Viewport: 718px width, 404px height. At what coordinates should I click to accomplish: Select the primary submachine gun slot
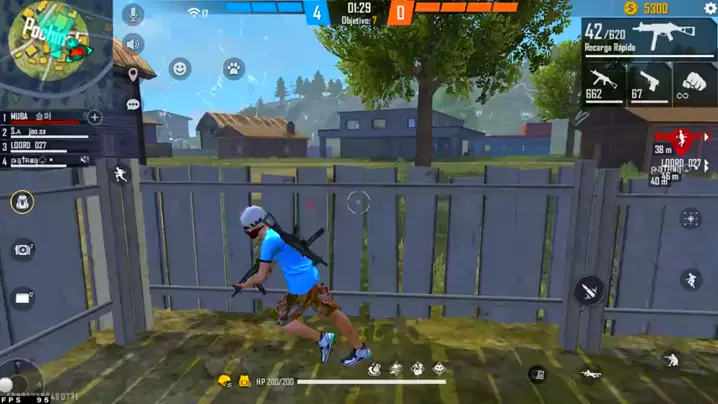[648, 40]
